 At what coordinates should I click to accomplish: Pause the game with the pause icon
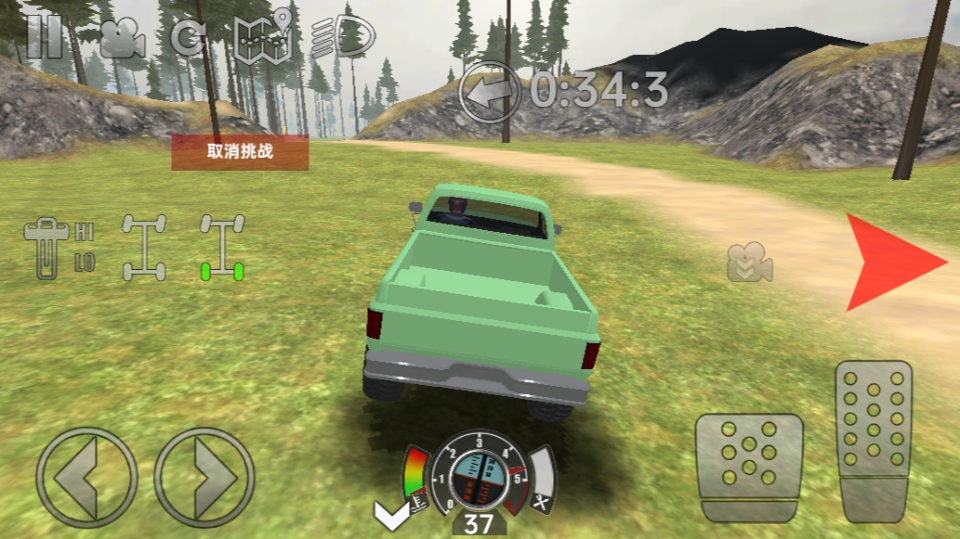coord(44,37)
